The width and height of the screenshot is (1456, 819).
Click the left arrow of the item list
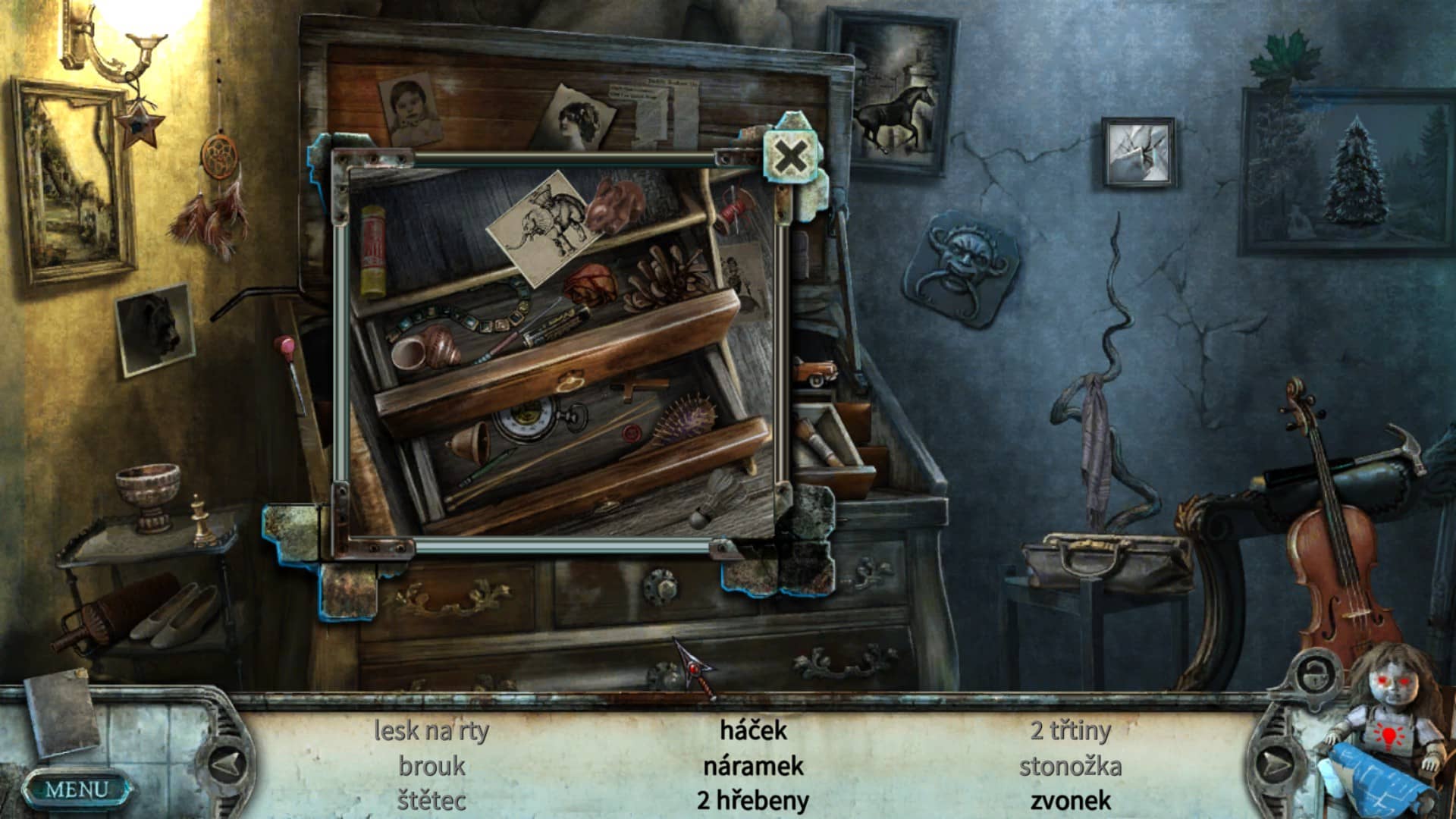point(227,764)
